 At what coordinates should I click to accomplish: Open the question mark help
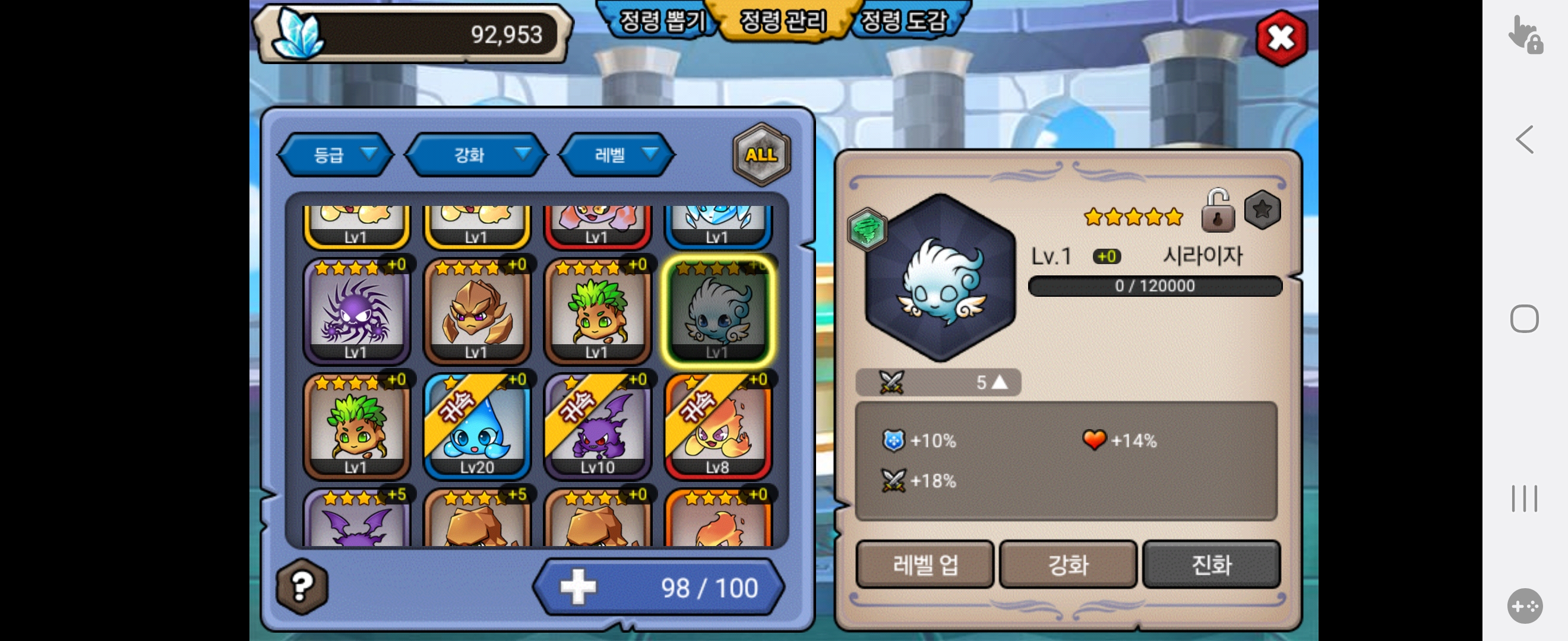pos(302,586)
